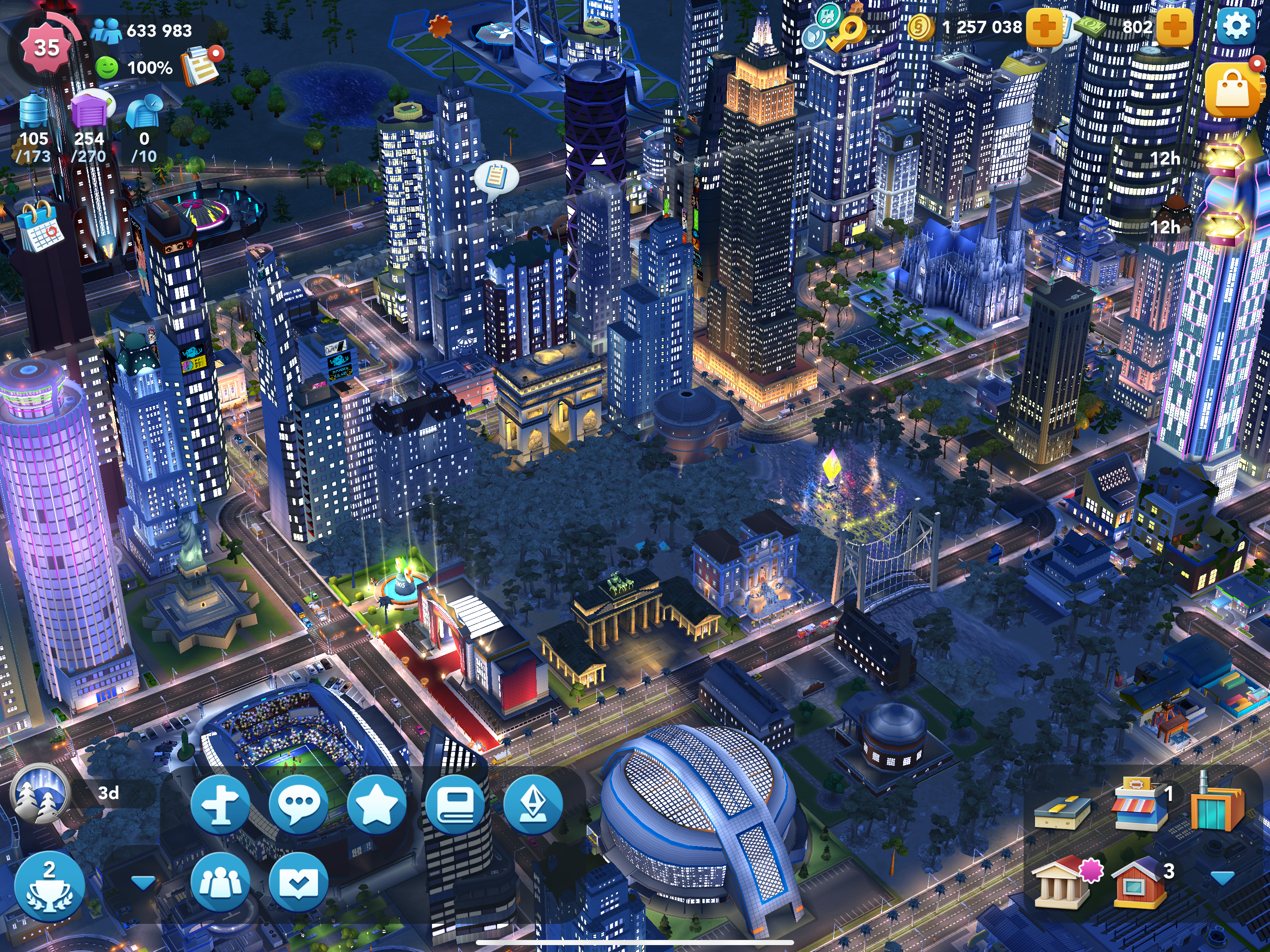The height and width of the screenshot is (952, 1270).
Task: Tap the level 35 badge
Action: pyautogui.click(x=46, y=48)
